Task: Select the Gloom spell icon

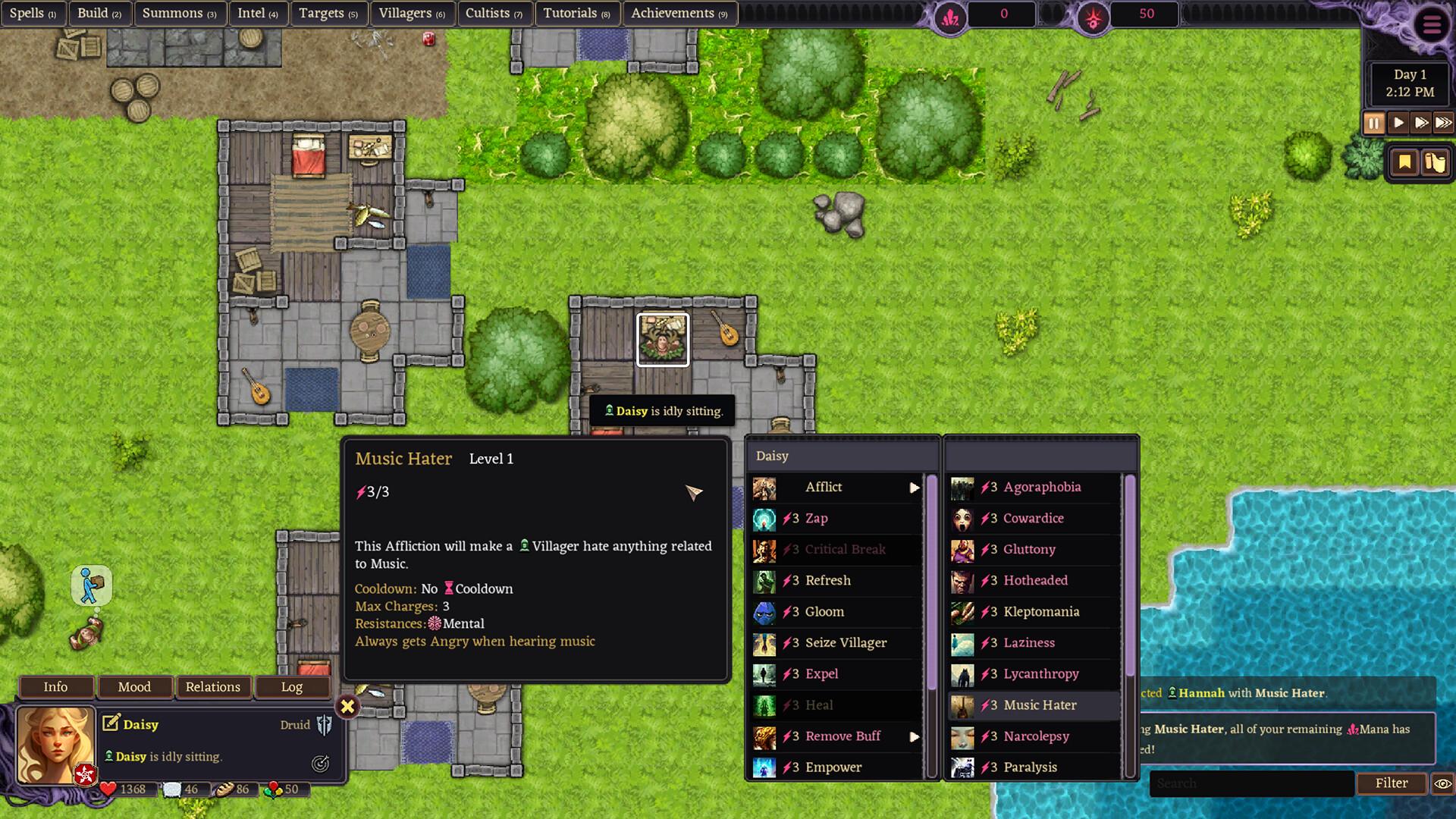Action: coord(764,612)
